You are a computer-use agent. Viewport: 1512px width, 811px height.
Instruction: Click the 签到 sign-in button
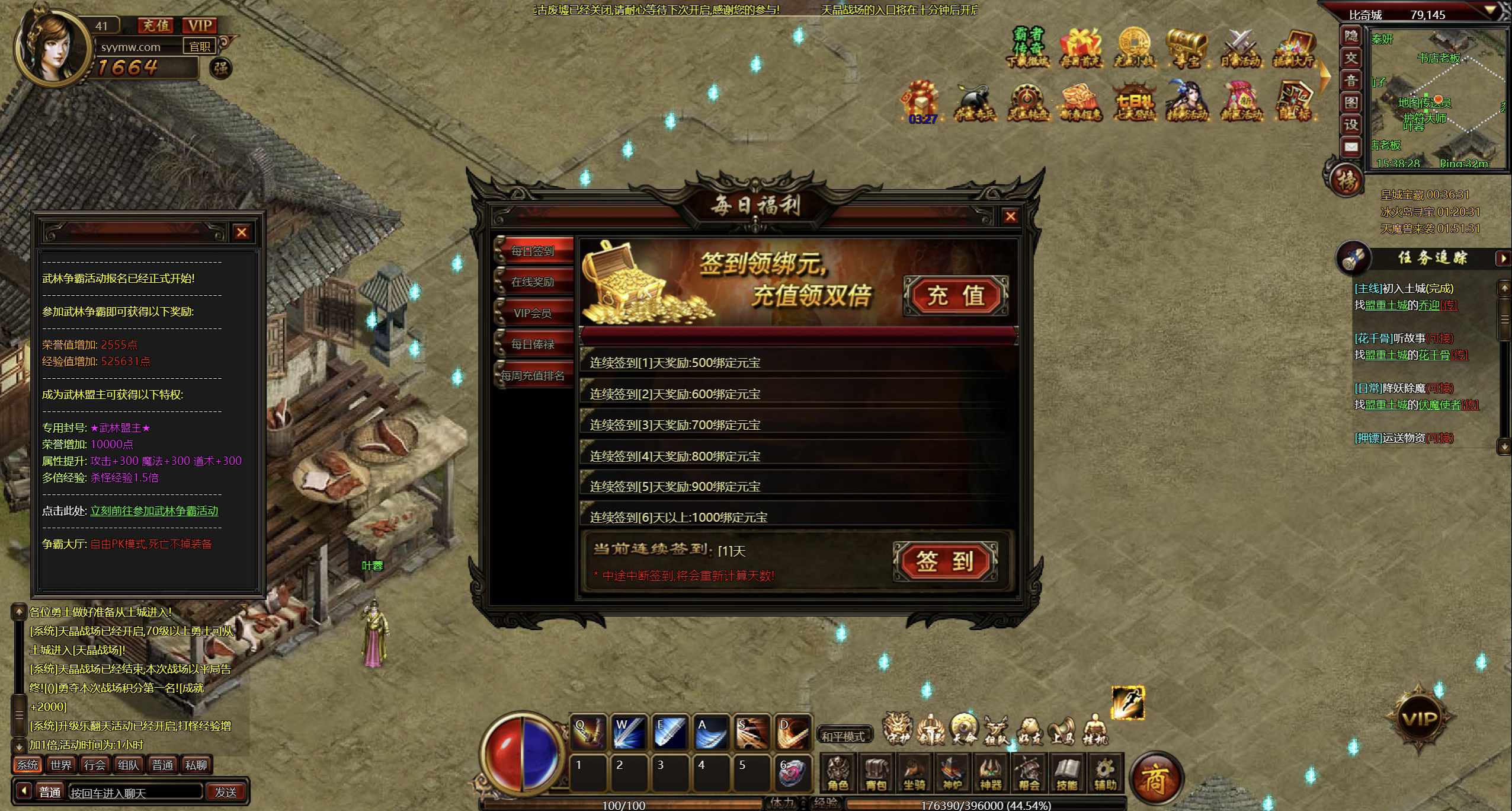click(945, 561)
